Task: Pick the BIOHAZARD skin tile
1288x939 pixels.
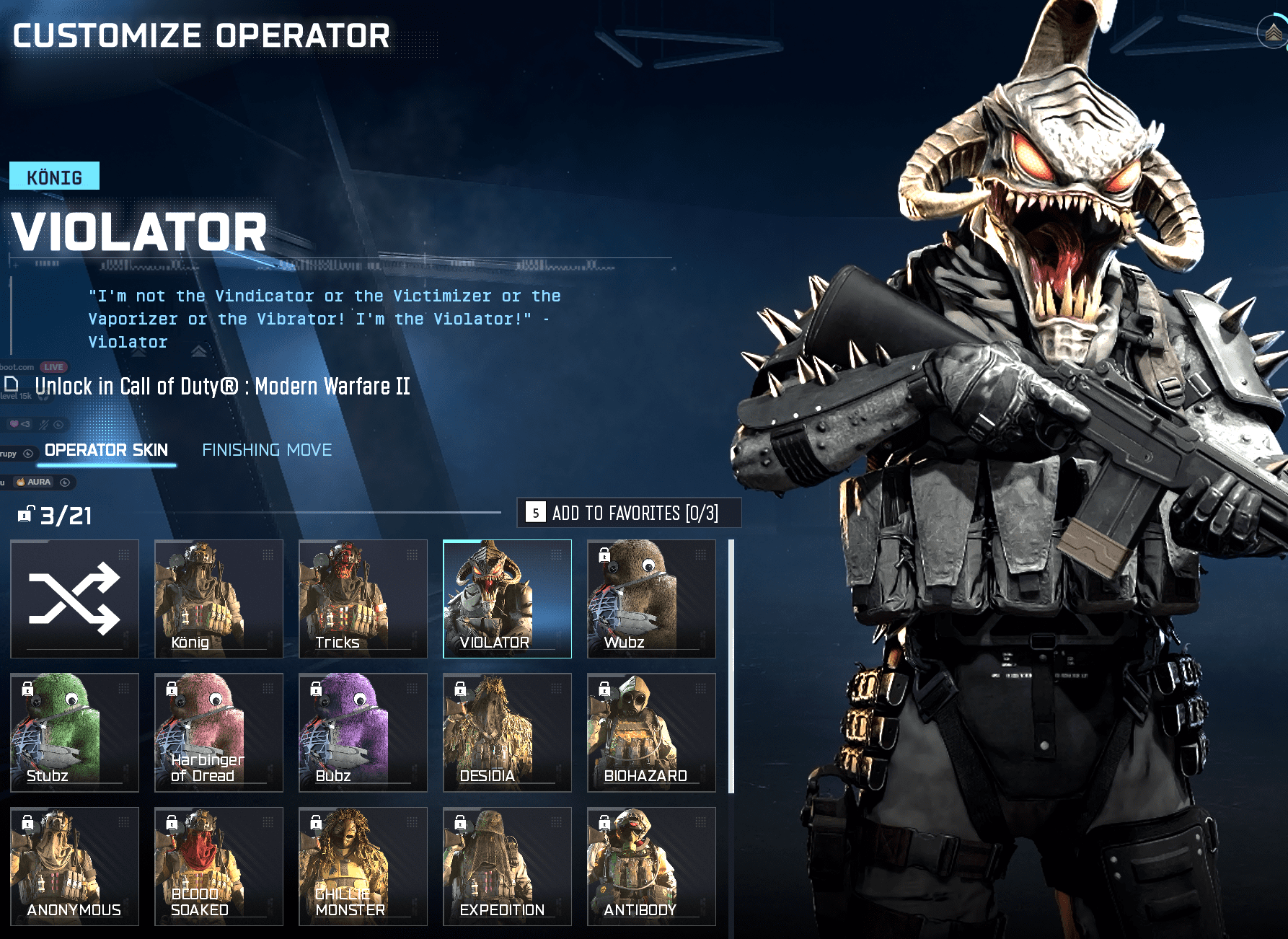Action: coord(651,732)
